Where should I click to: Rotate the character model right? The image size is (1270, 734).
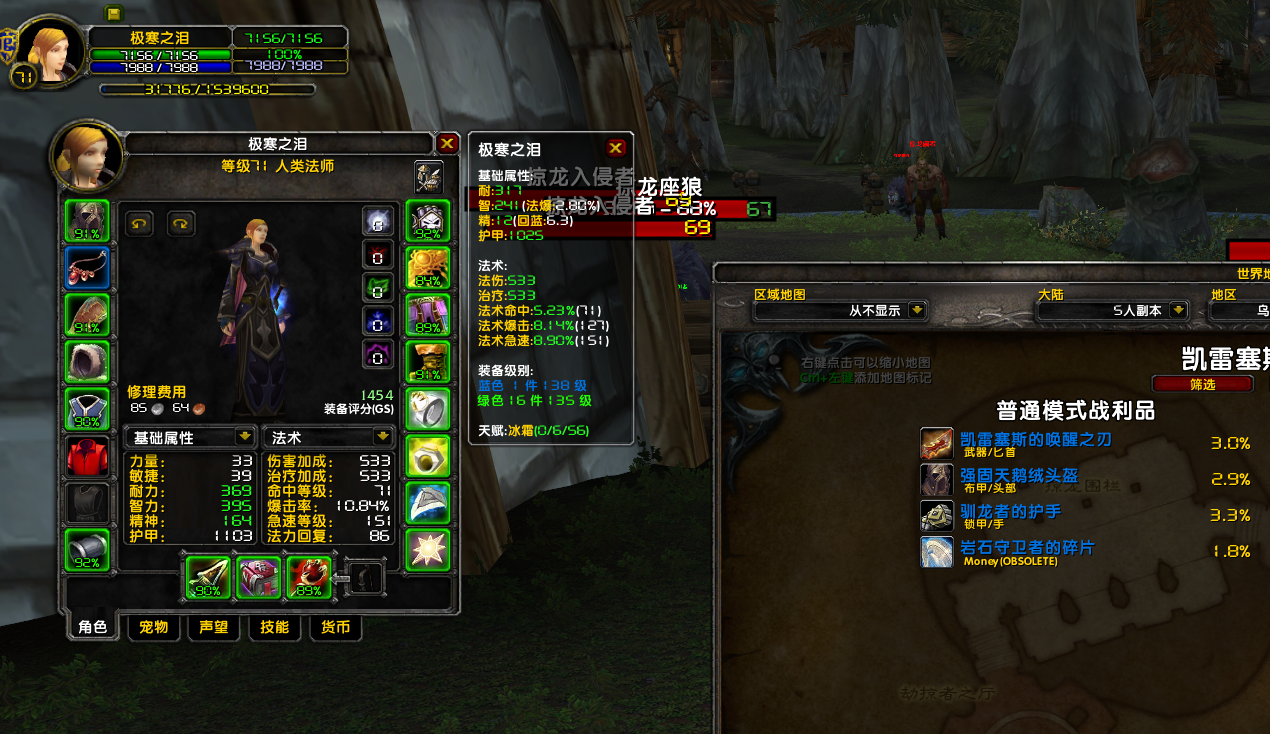(x=181, y=223)
